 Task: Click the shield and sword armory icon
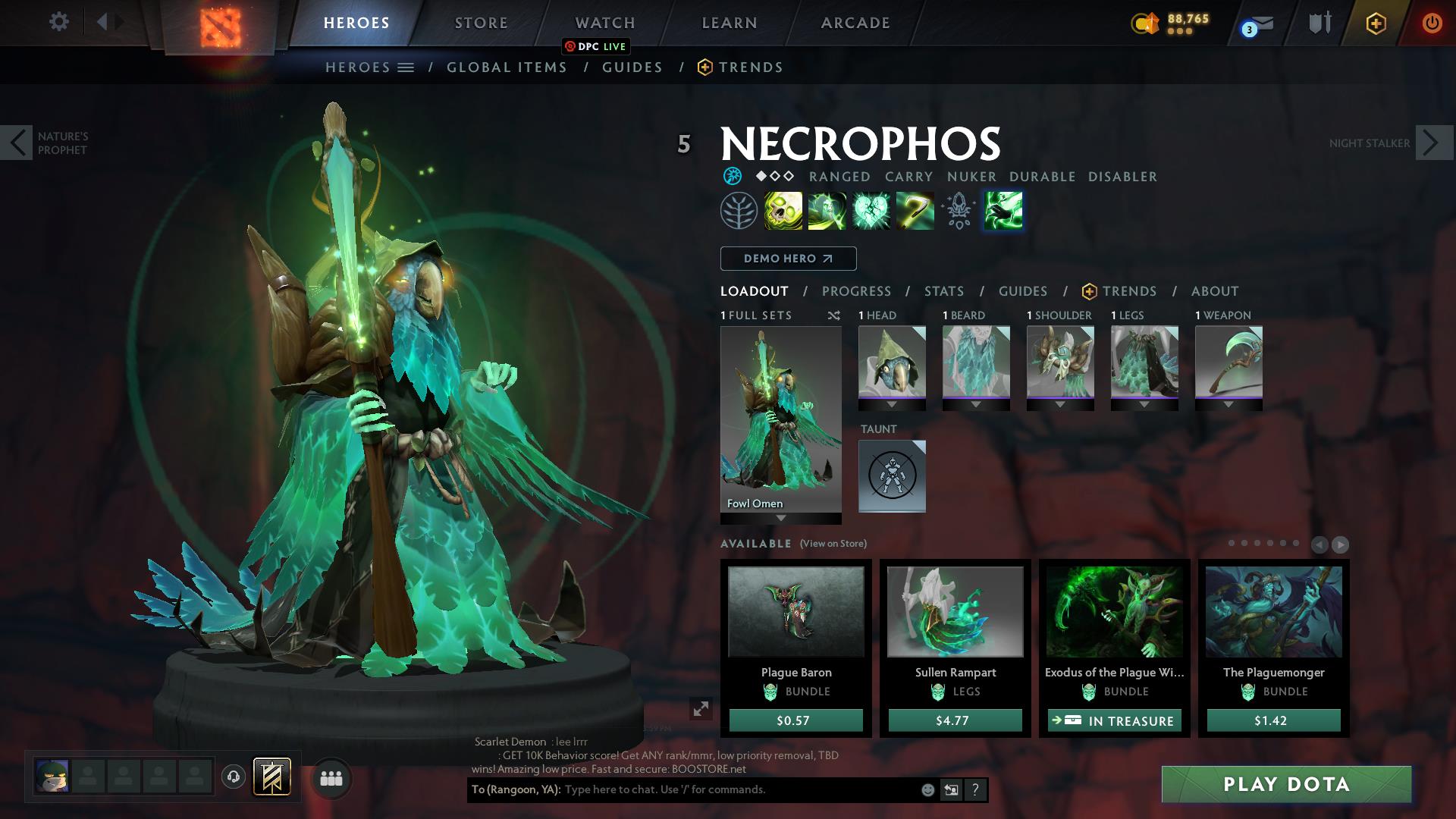click(x=1319, y=23)
